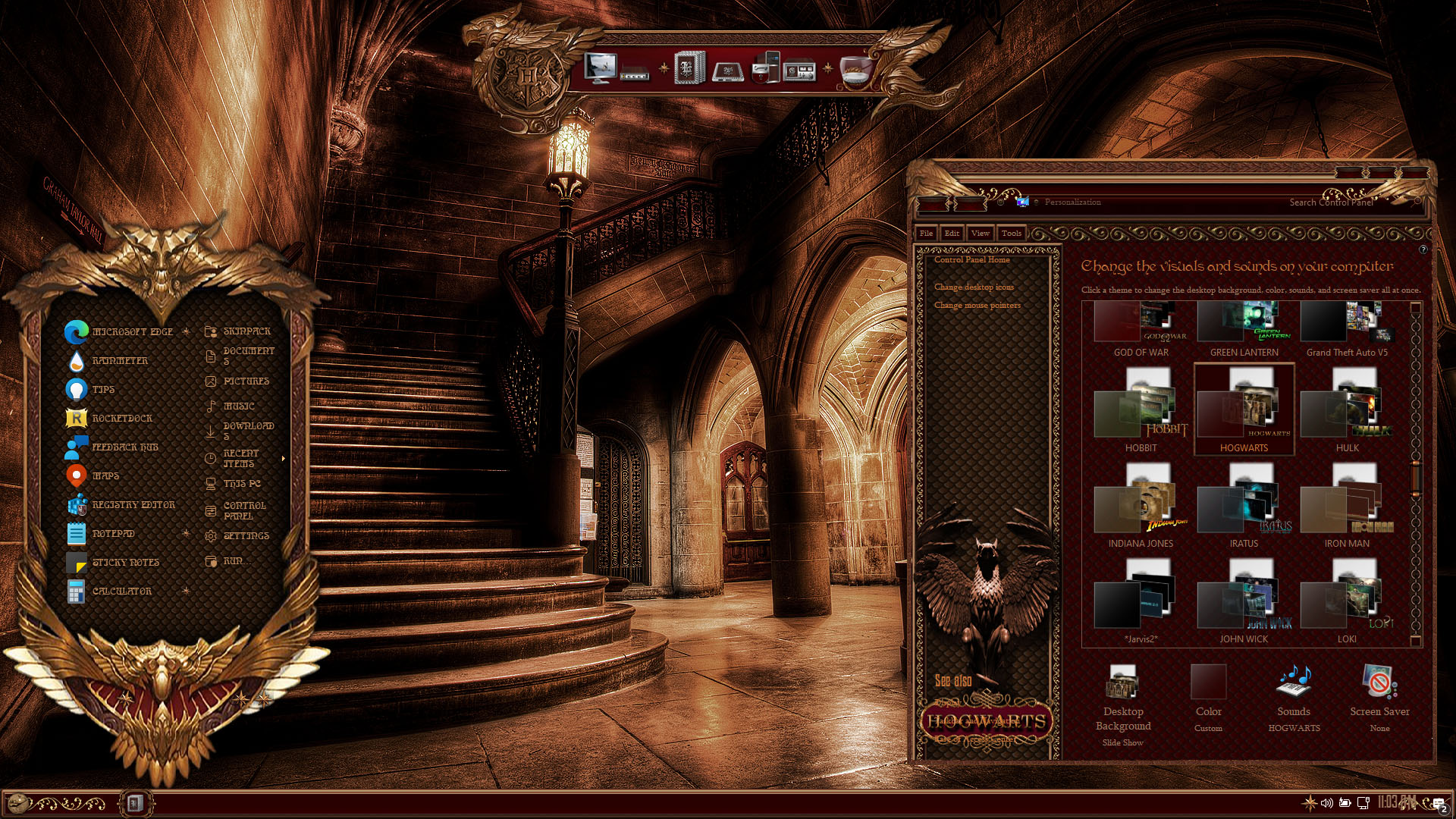Open the taskbar volume speaker icon
Image resolution: width=1456 pixels, height=819 pixels.
coord(1326,802)
